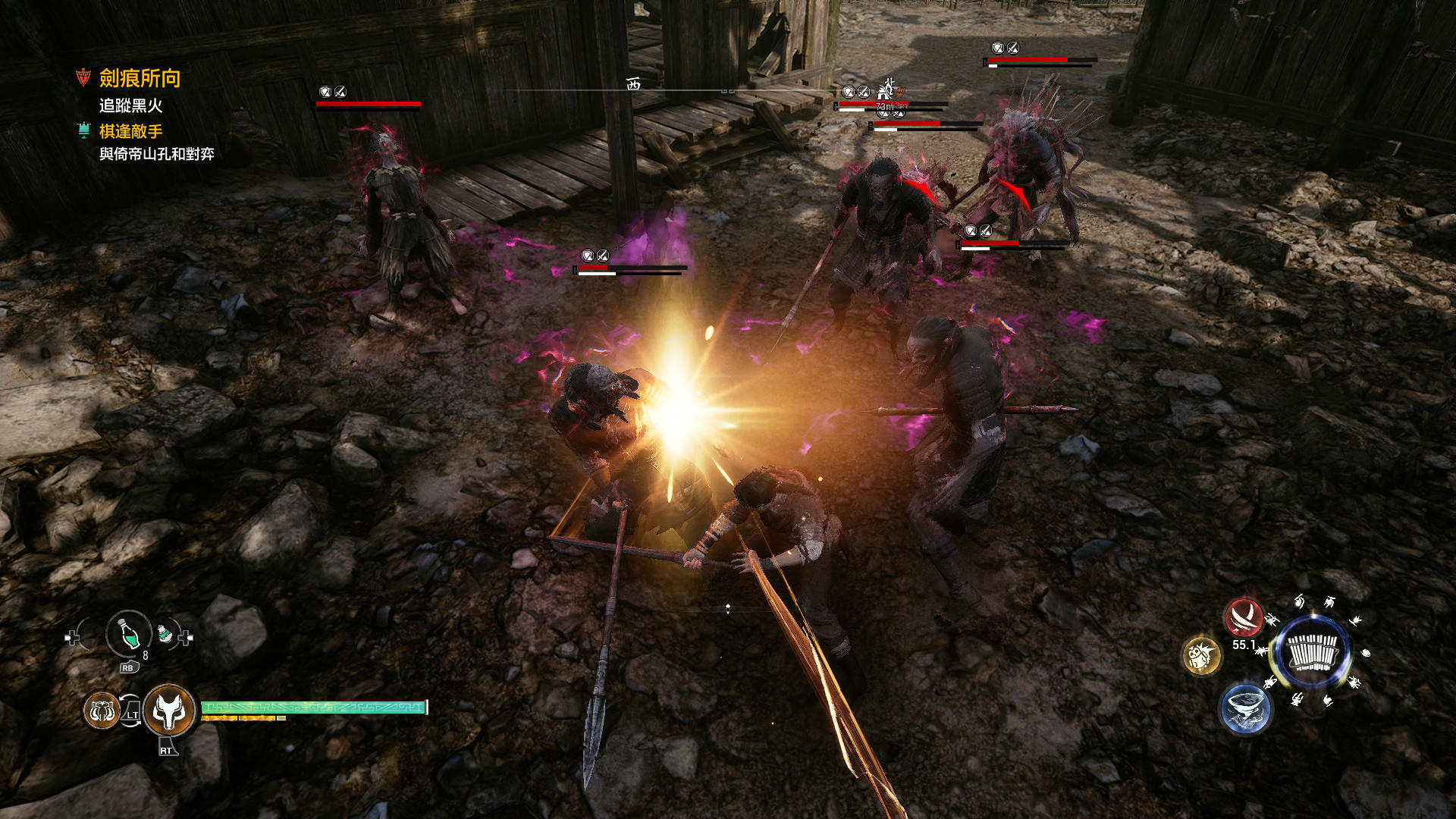Viewport: 1456px width, 819px height.
Task: Activate the red blade slash skill
Action: (1244, 617)
